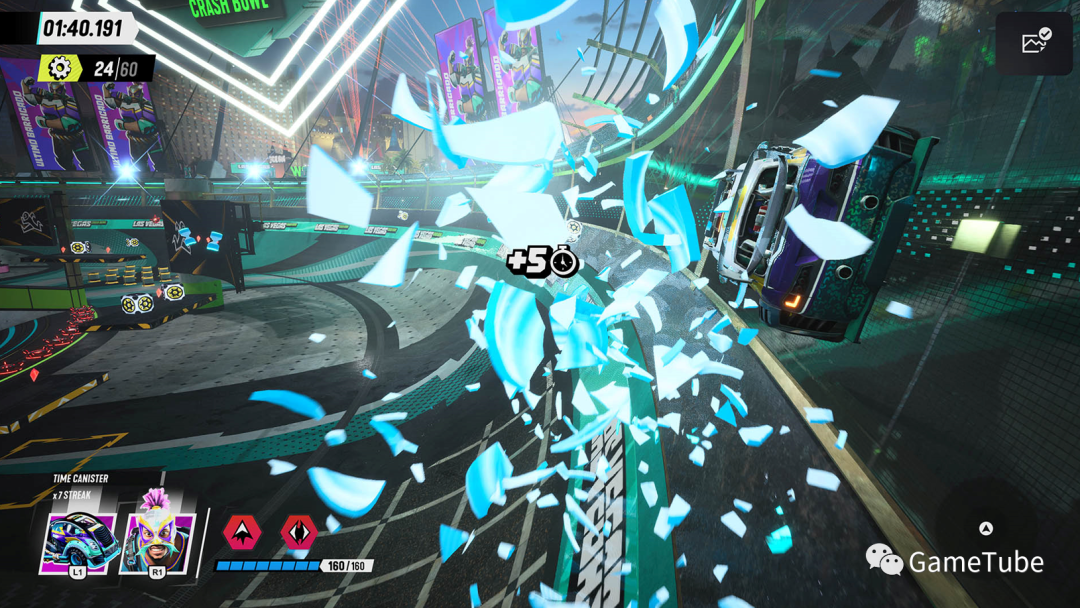The width and height of the screenshot is (1080, 608).
Task: Select the purple car ability portrait
Action: (x=80, y=540)
